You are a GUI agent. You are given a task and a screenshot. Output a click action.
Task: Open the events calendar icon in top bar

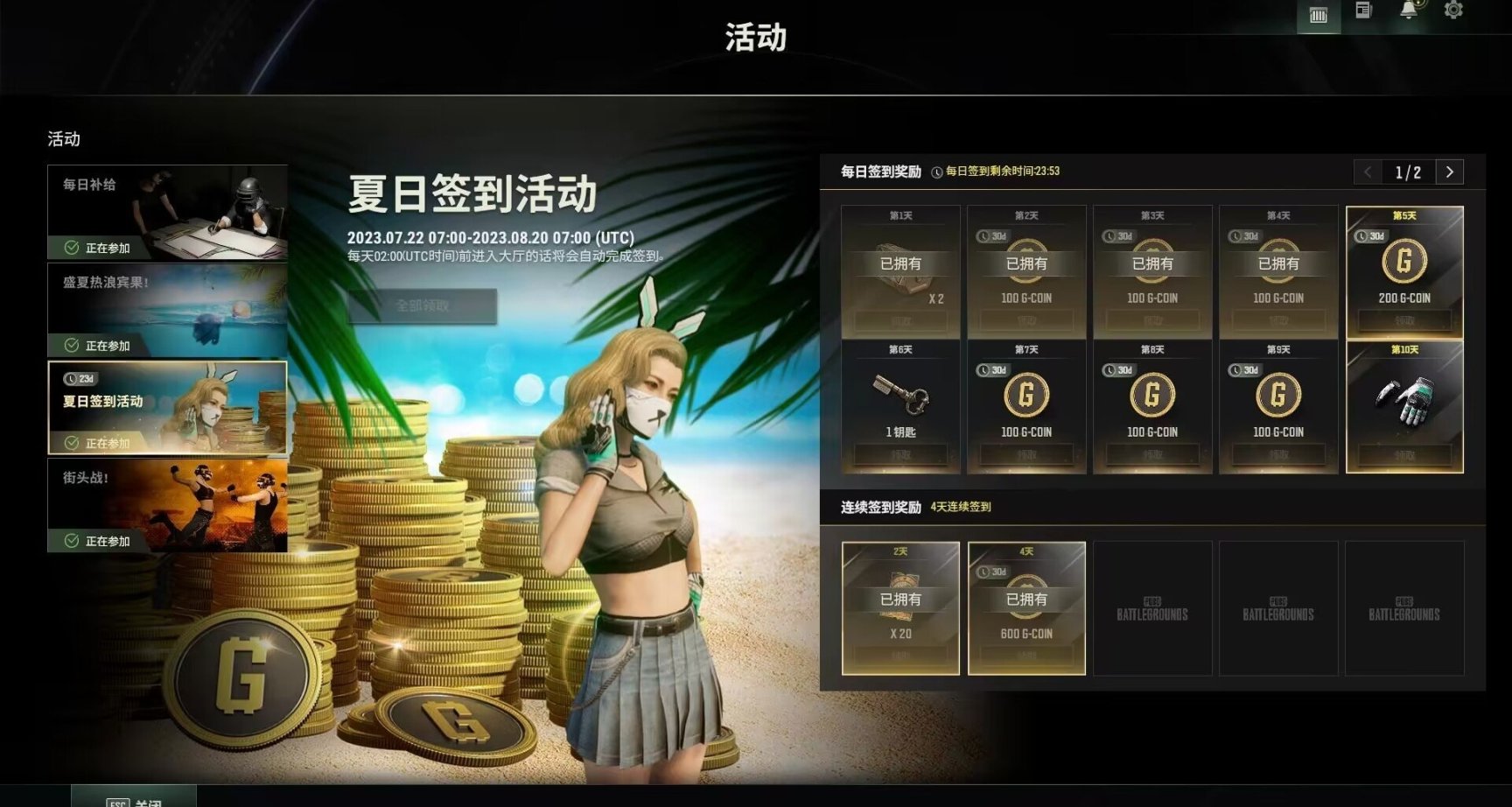pyautogui.click(x=1318, y=12)
